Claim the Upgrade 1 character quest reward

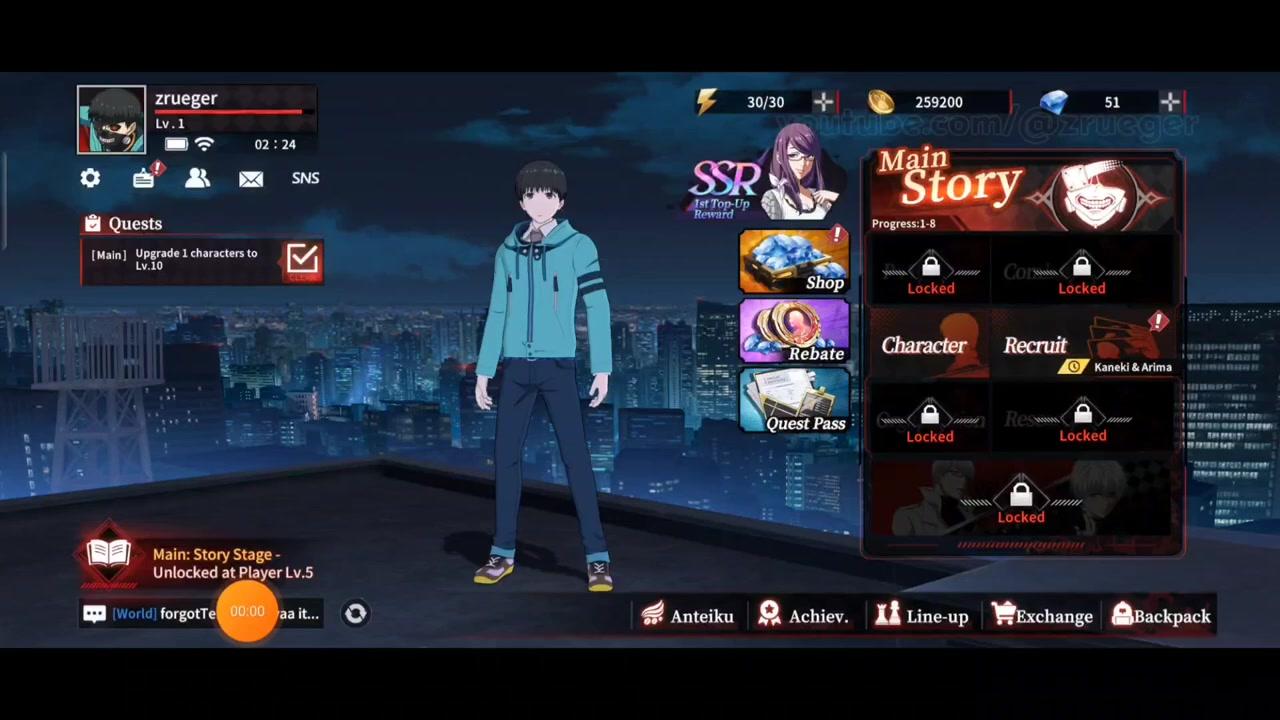[302, 259]
